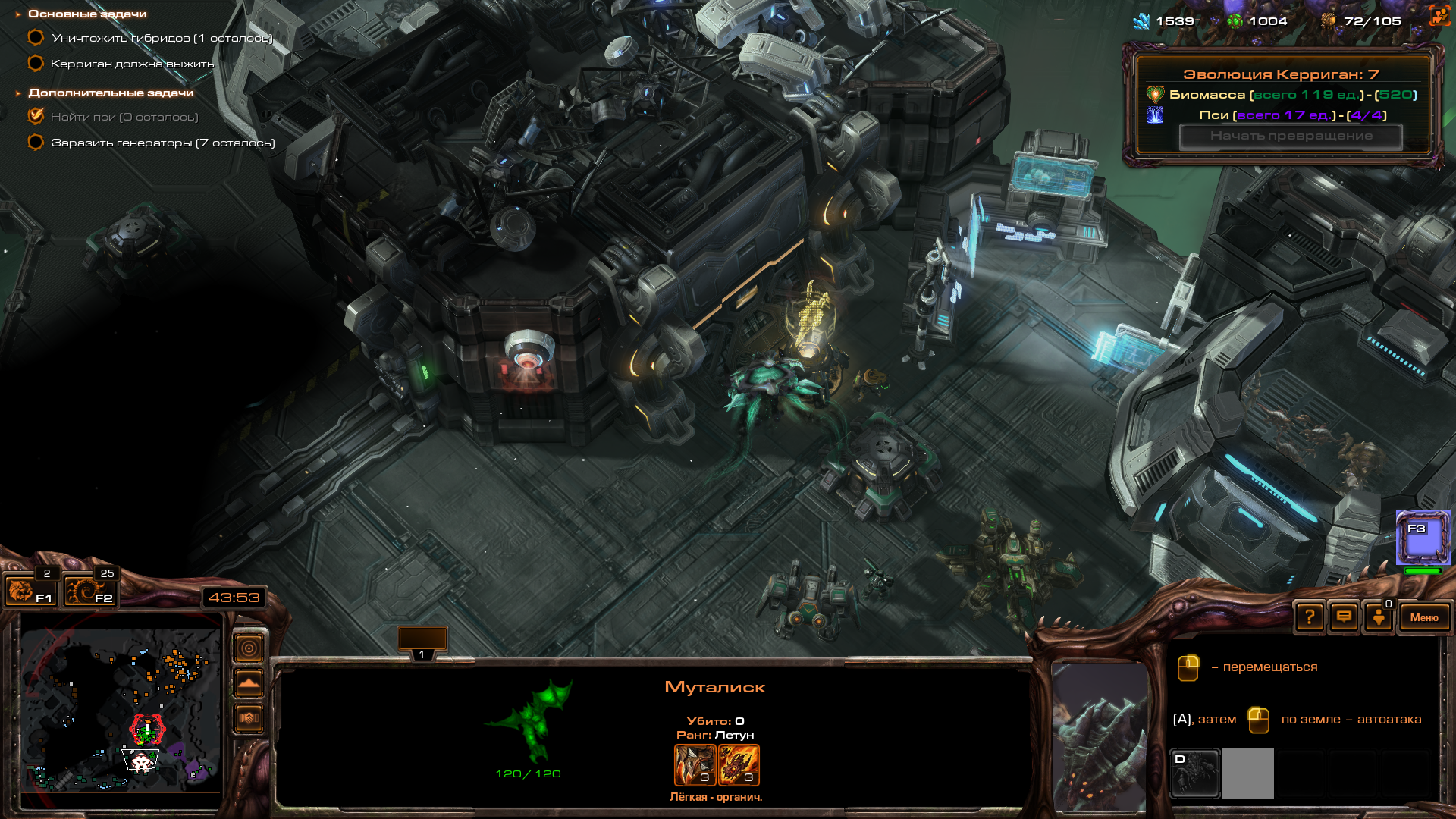Viewport: 1456px width, 819px height.
Task: Toggle the minimap terrain display button
Action: pos(249,683)
